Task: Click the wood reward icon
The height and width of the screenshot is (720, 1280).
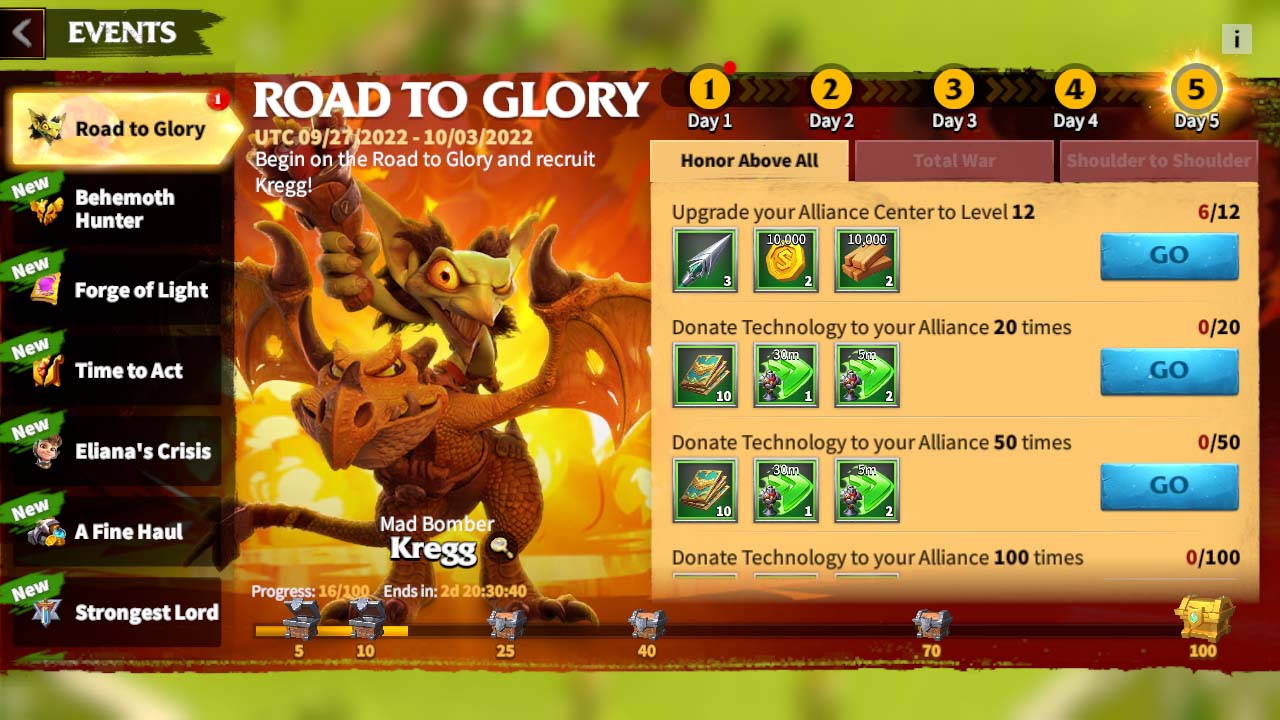Action: pos(866,259)
